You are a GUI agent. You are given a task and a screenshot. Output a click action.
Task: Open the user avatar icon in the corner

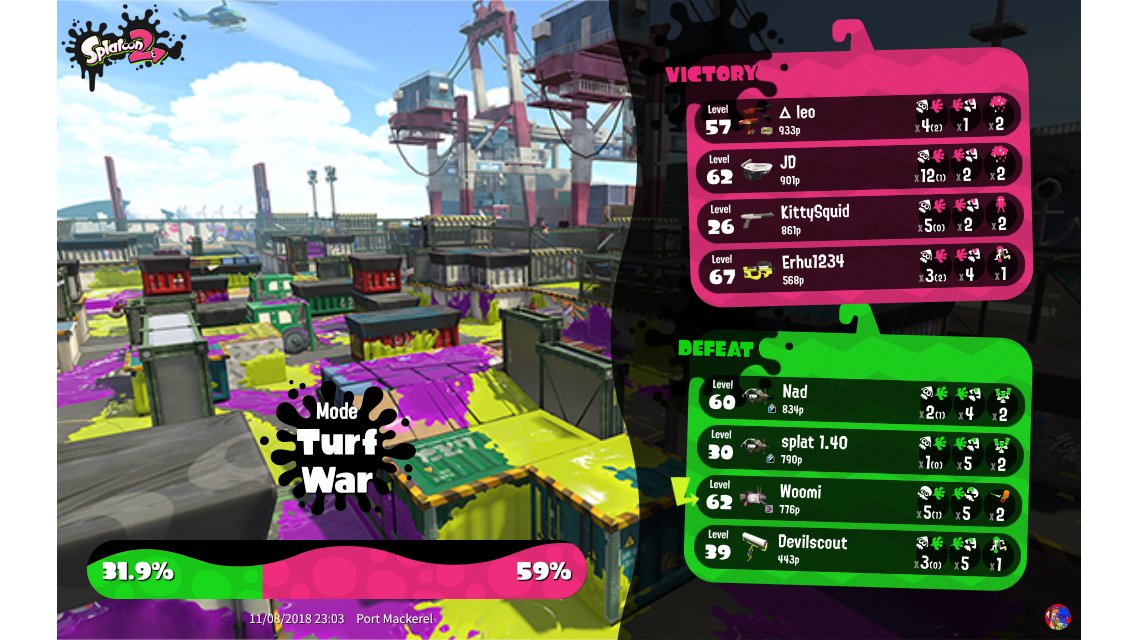tap(1056, 616)
